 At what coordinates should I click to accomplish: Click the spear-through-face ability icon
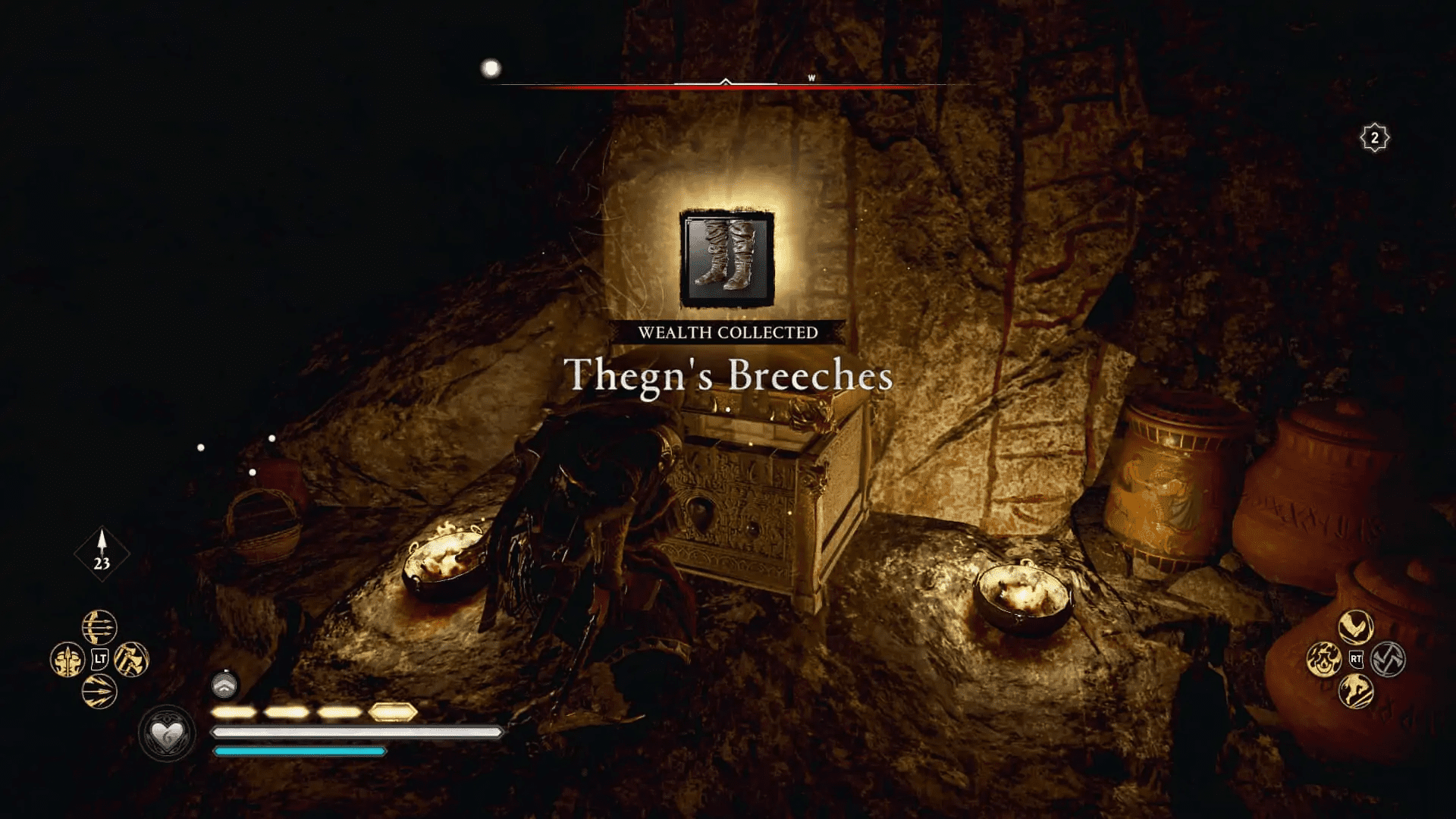pyautogui.click(x=67, y=660)
